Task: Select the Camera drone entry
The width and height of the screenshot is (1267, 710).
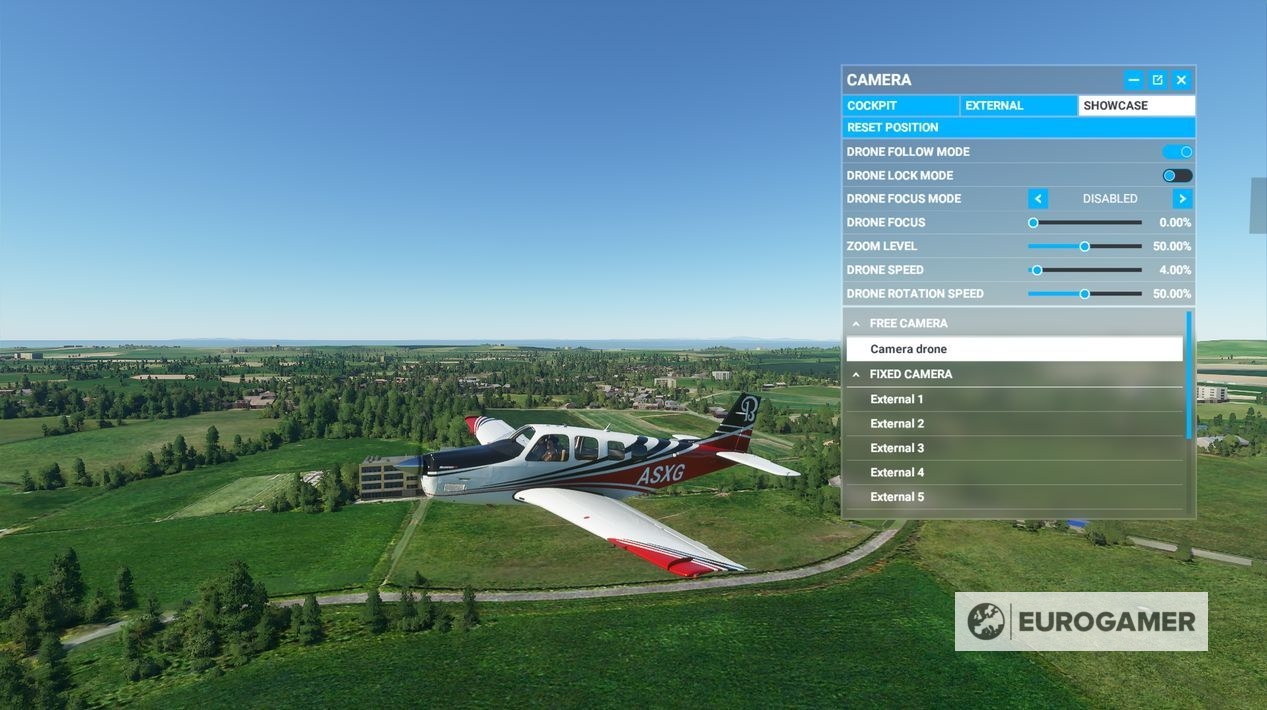Action: tap(1014, 349)
